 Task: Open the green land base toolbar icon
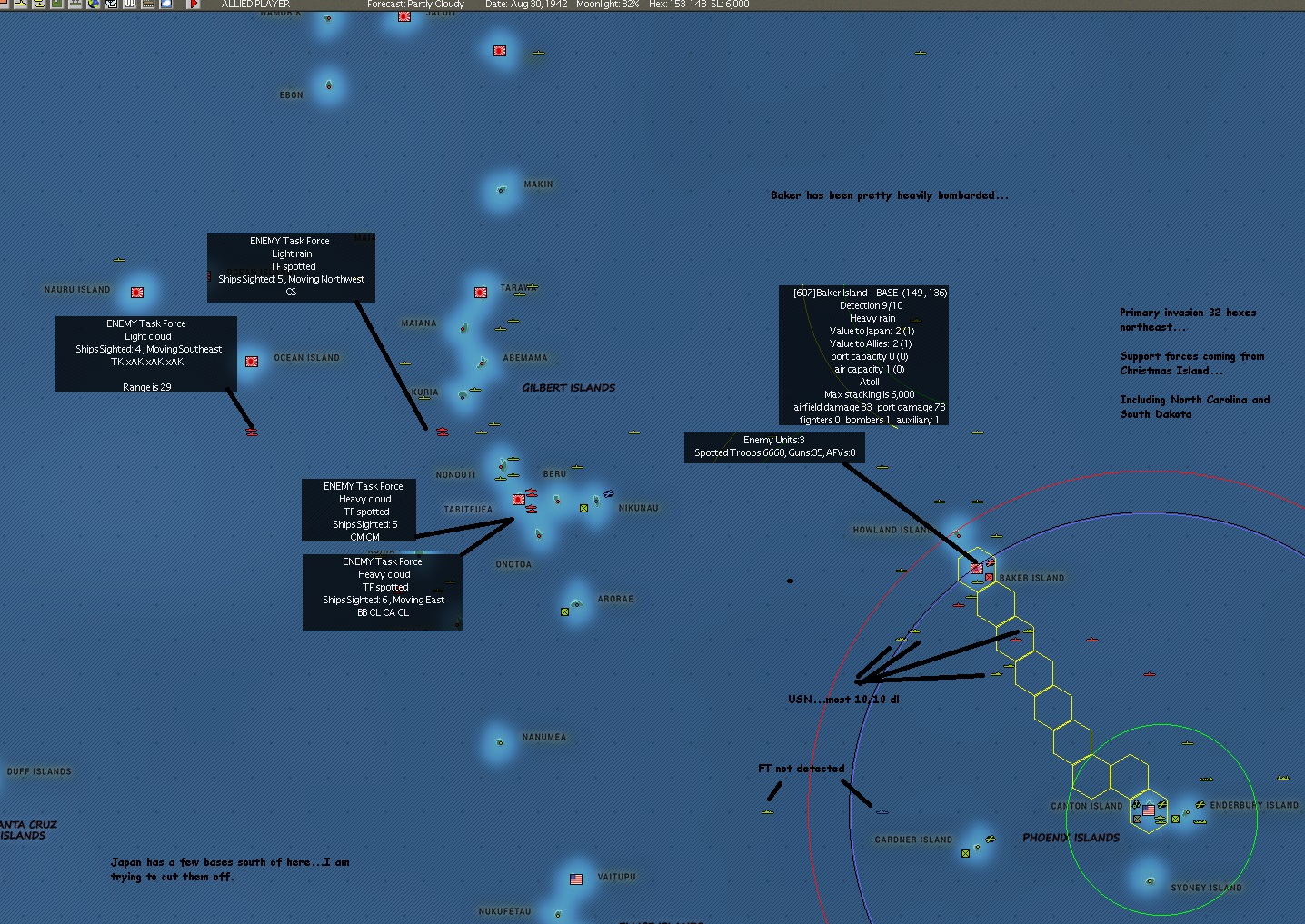(x=55, y=5)
